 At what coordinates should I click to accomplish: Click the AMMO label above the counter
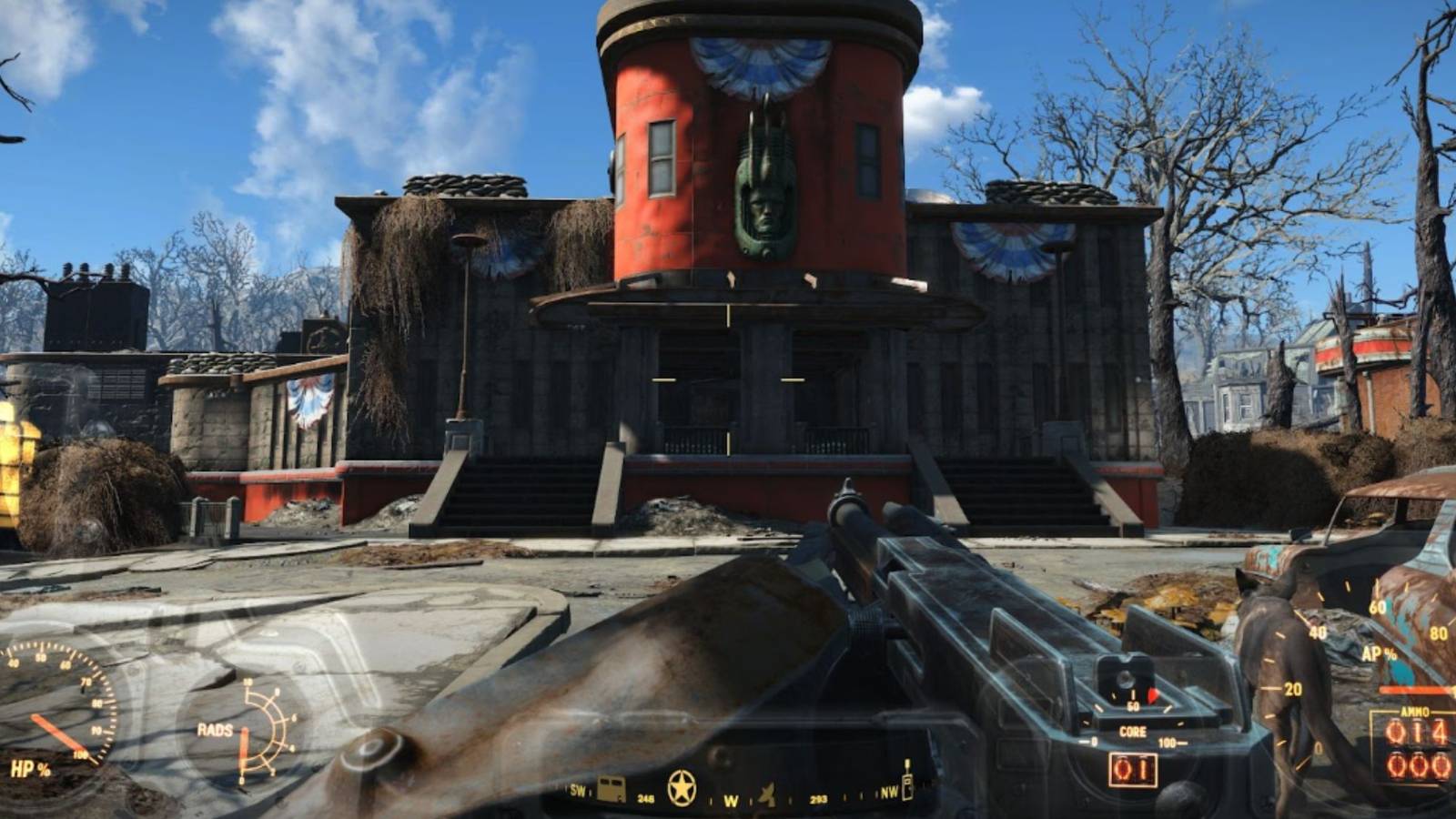[1413, 711]
